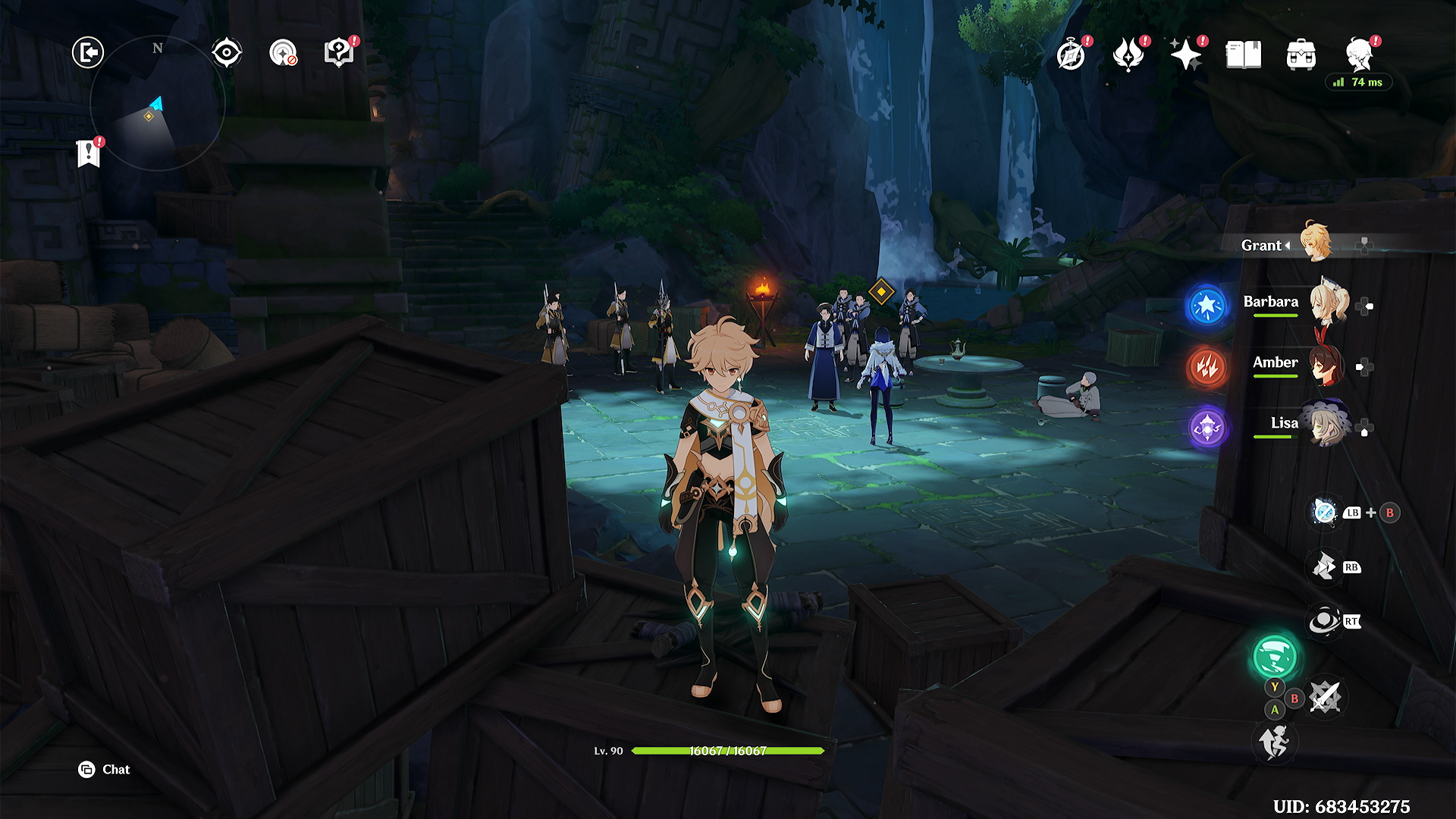Click the crossed-out sword attack icon
Viewport: 1456px width, 819px height.
[x=1325, y=697]
